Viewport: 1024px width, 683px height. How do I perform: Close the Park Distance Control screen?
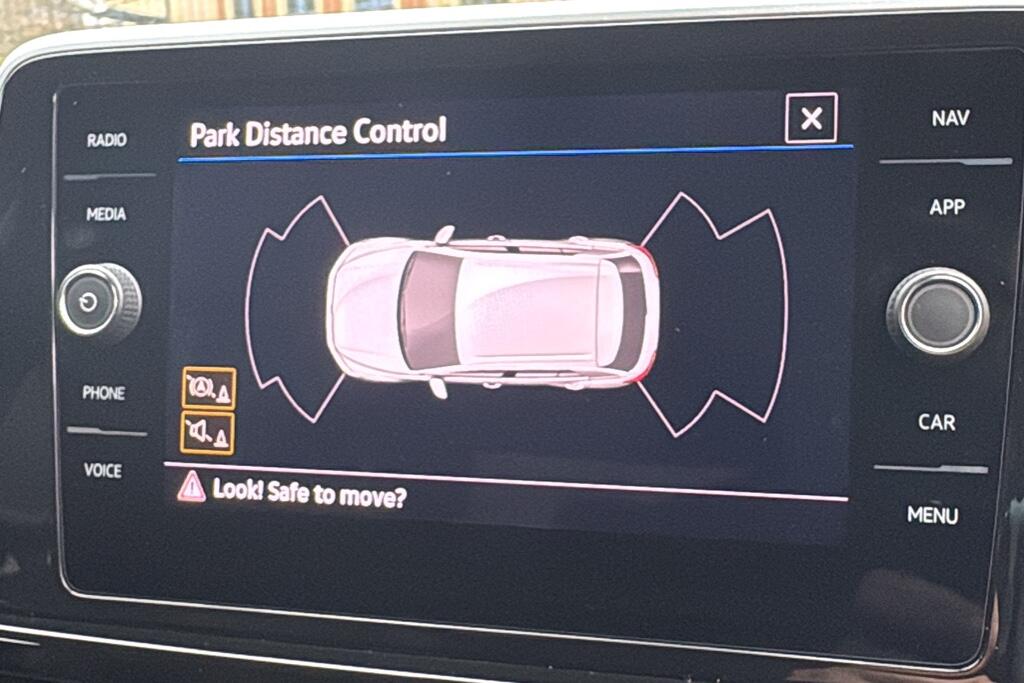click(811, 119)
